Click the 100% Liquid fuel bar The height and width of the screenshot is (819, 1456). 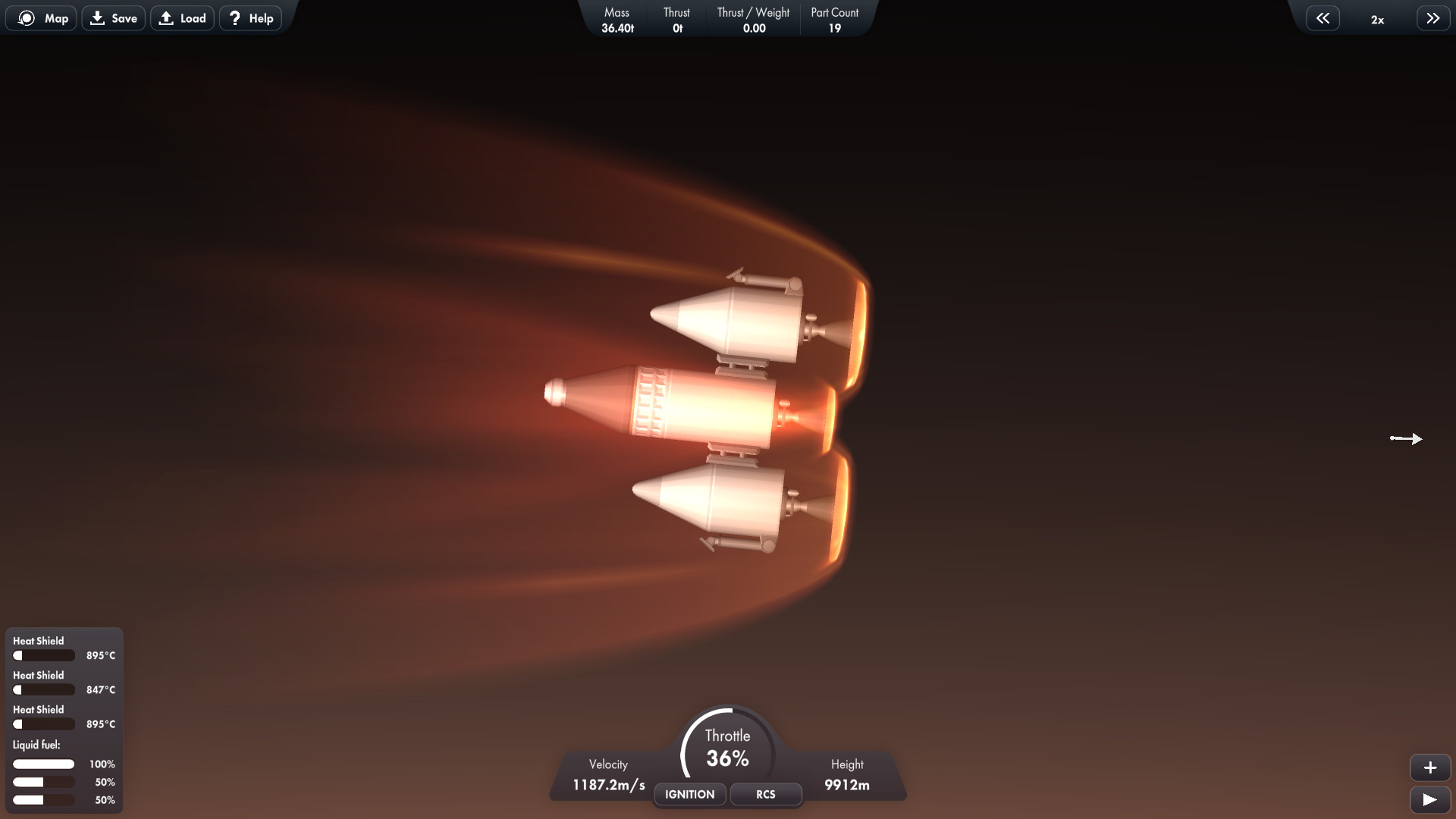tap(44, 764)
